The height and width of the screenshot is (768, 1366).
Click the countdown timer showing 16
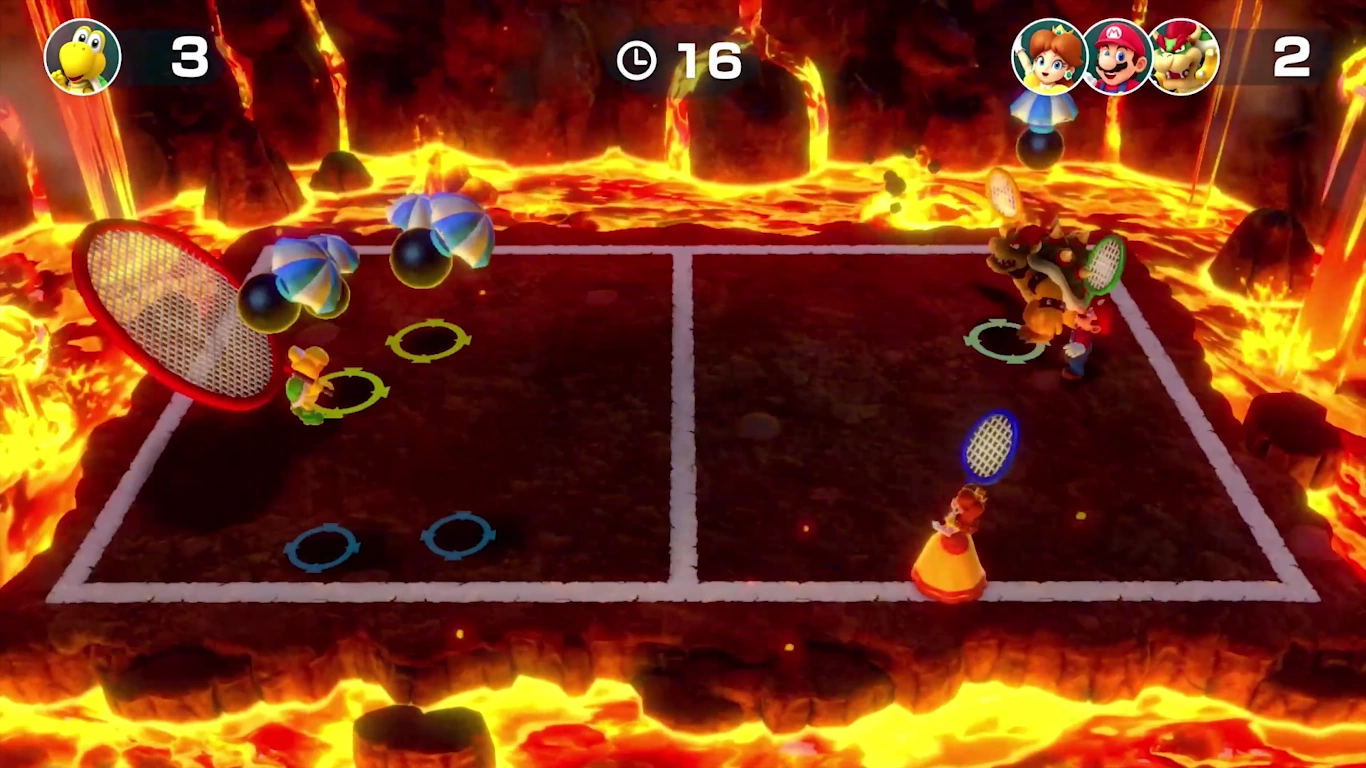[708, 58]
